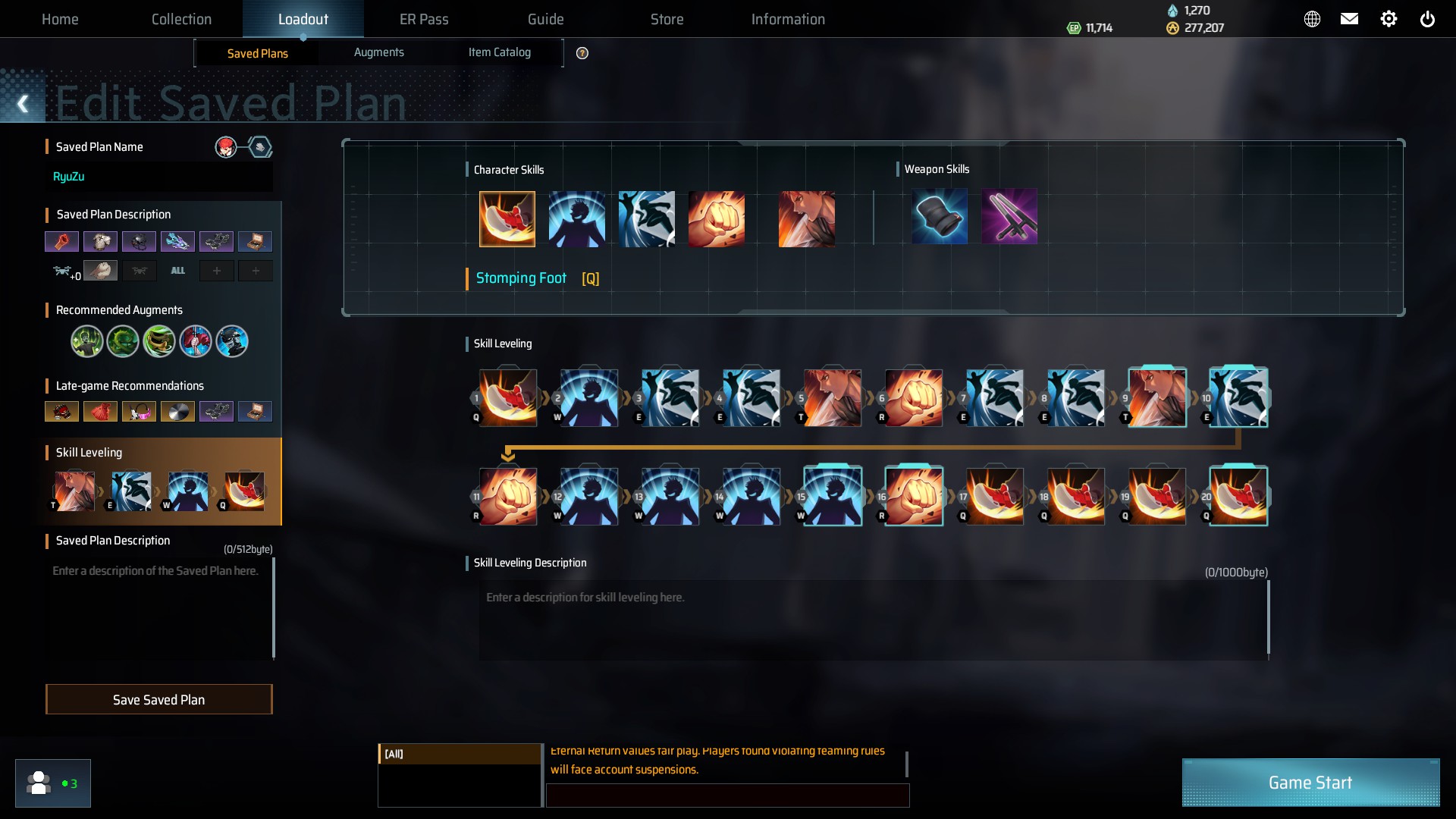Click the back arrow beside Edit Saved Plan
The height and width of the screenshot is (819, 1456).
(x=23, y=104)
